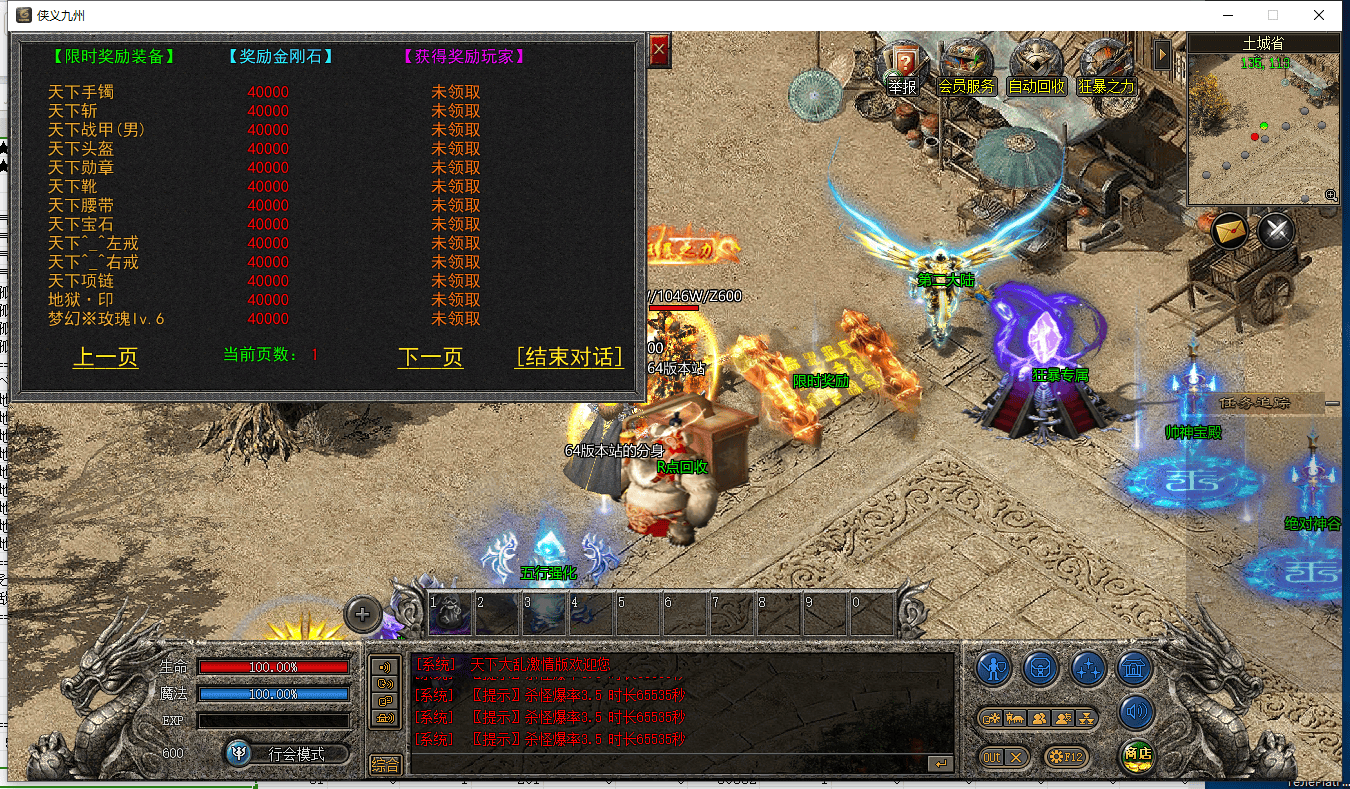Go to previous page (上一页)
The image size is (1350, 789).
pos(105,358)
